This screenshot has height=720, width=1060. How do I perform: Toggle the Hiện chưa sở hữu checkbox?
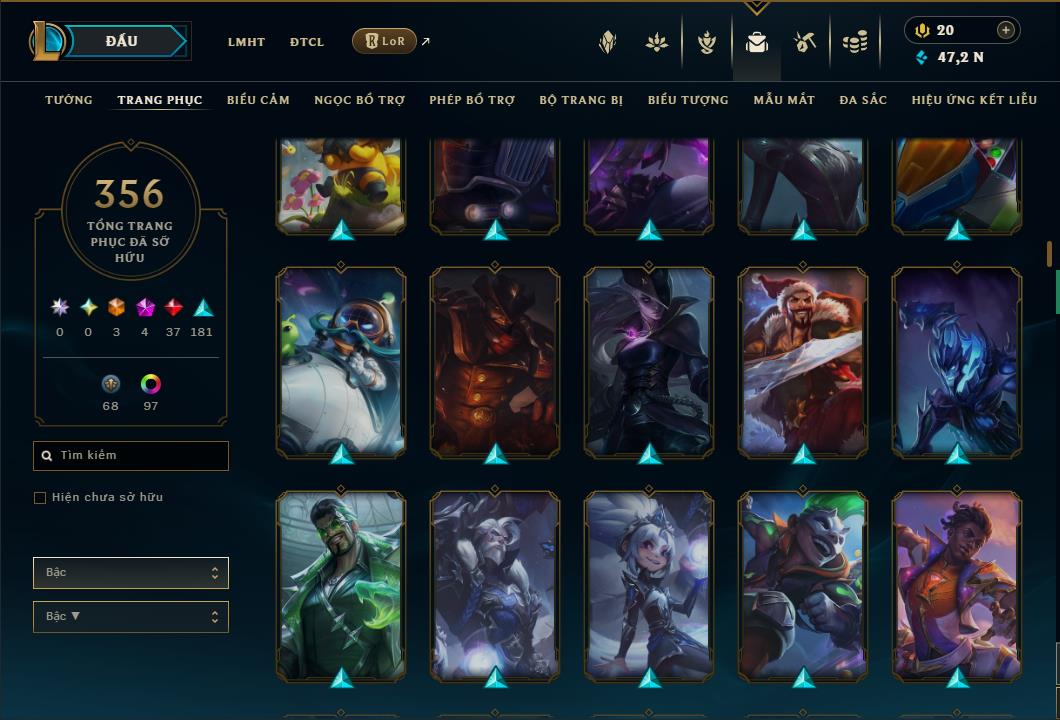tap(40, 498)
